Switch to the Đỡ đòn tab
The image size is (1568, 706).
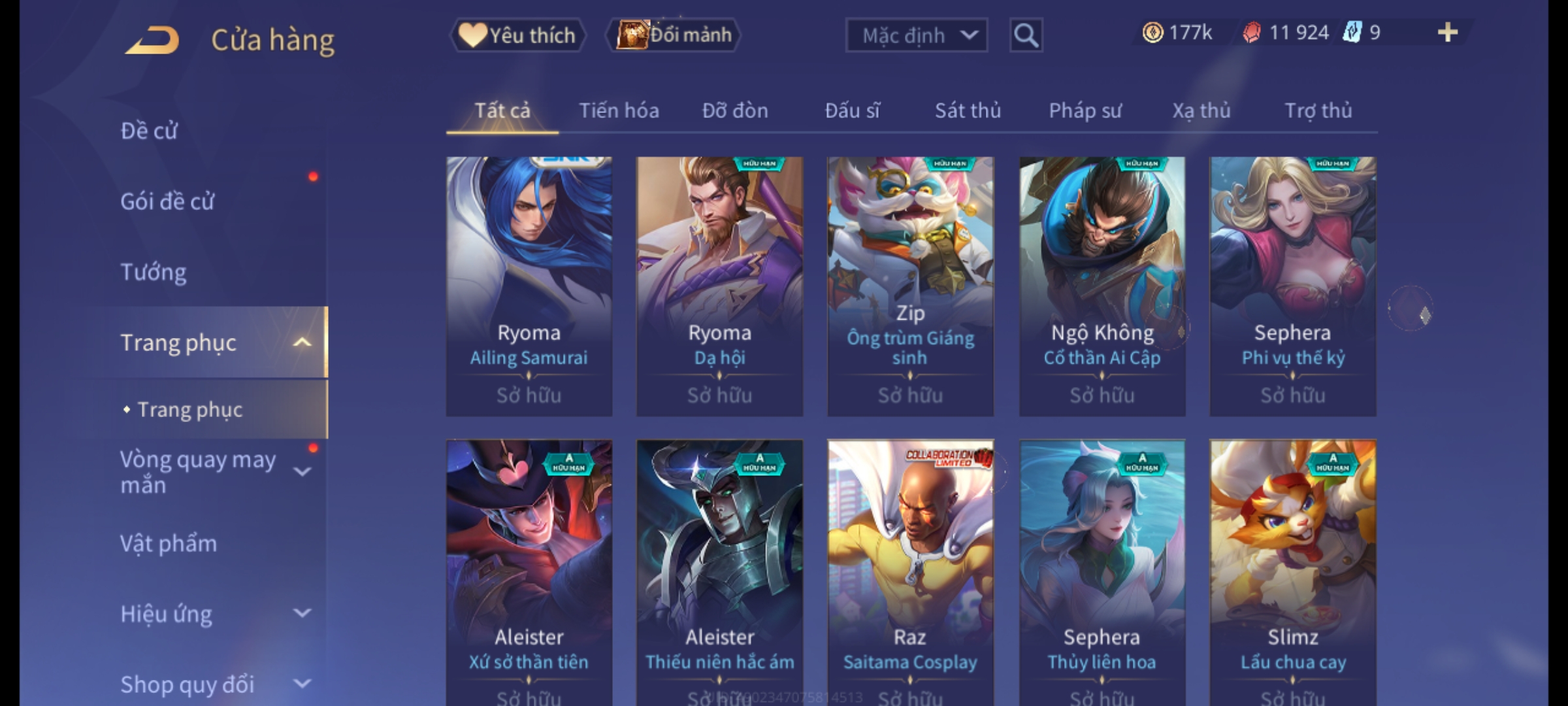[735, 110]
